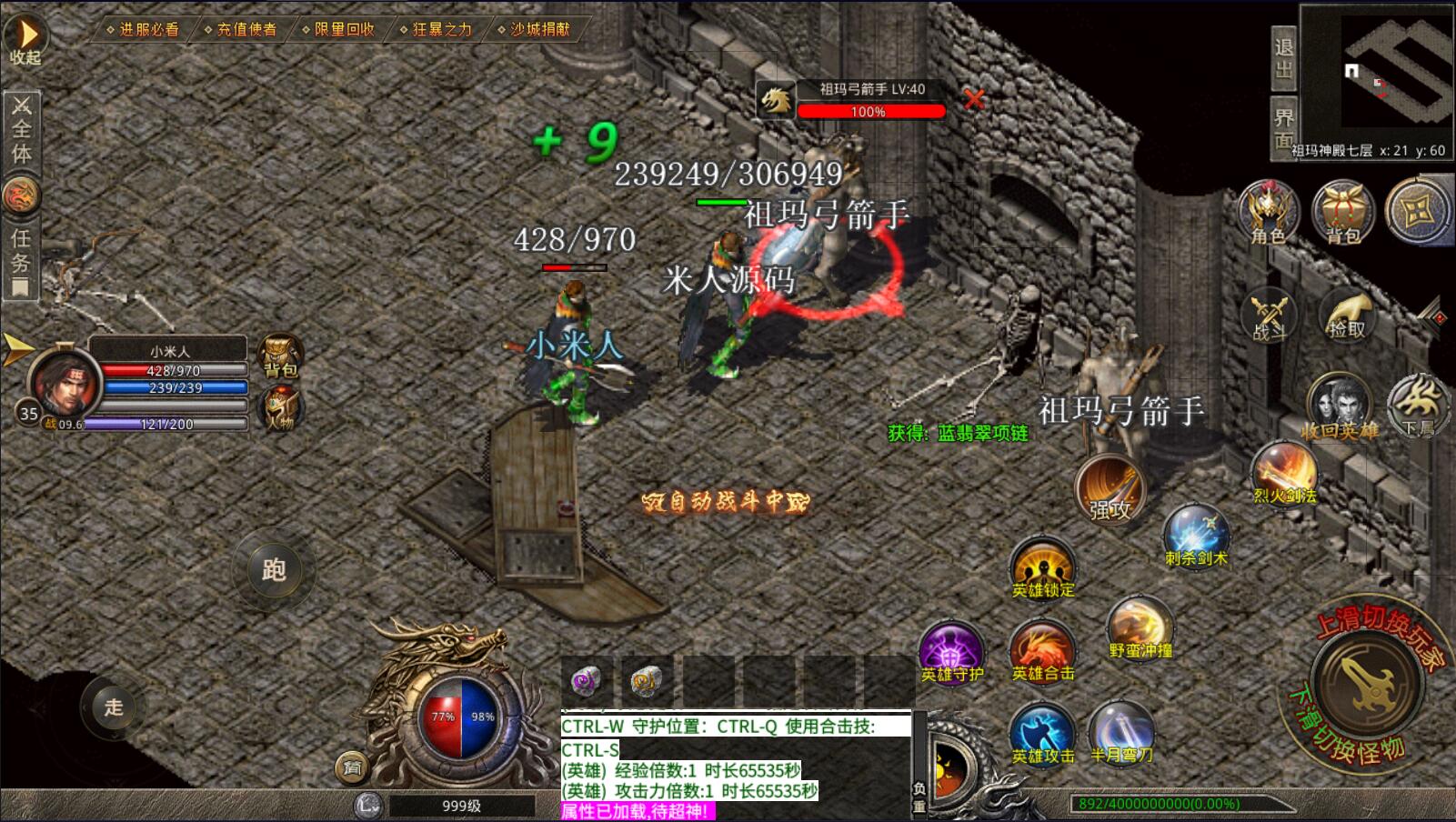The width and height of the screenshot is (1456, 822).
Task: Click the 退出 exit button
Action: 1283,58
